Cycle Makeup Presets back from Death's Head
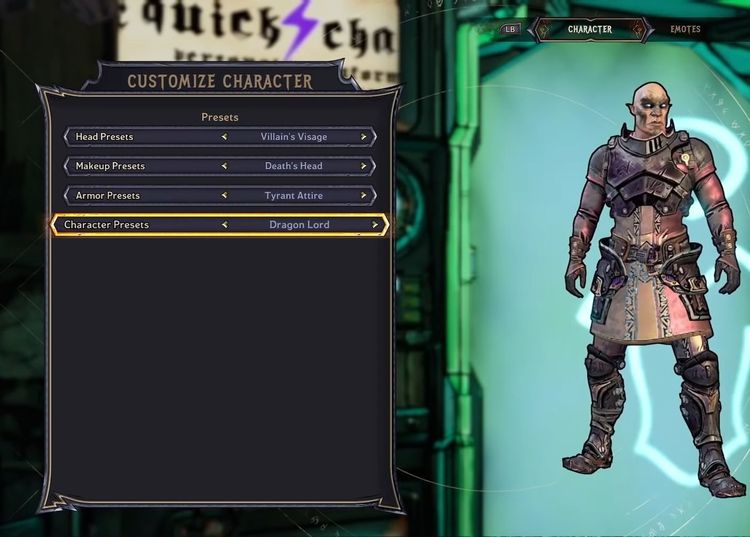The width and height of the screenshot is (750, 537). pos(224,166)
